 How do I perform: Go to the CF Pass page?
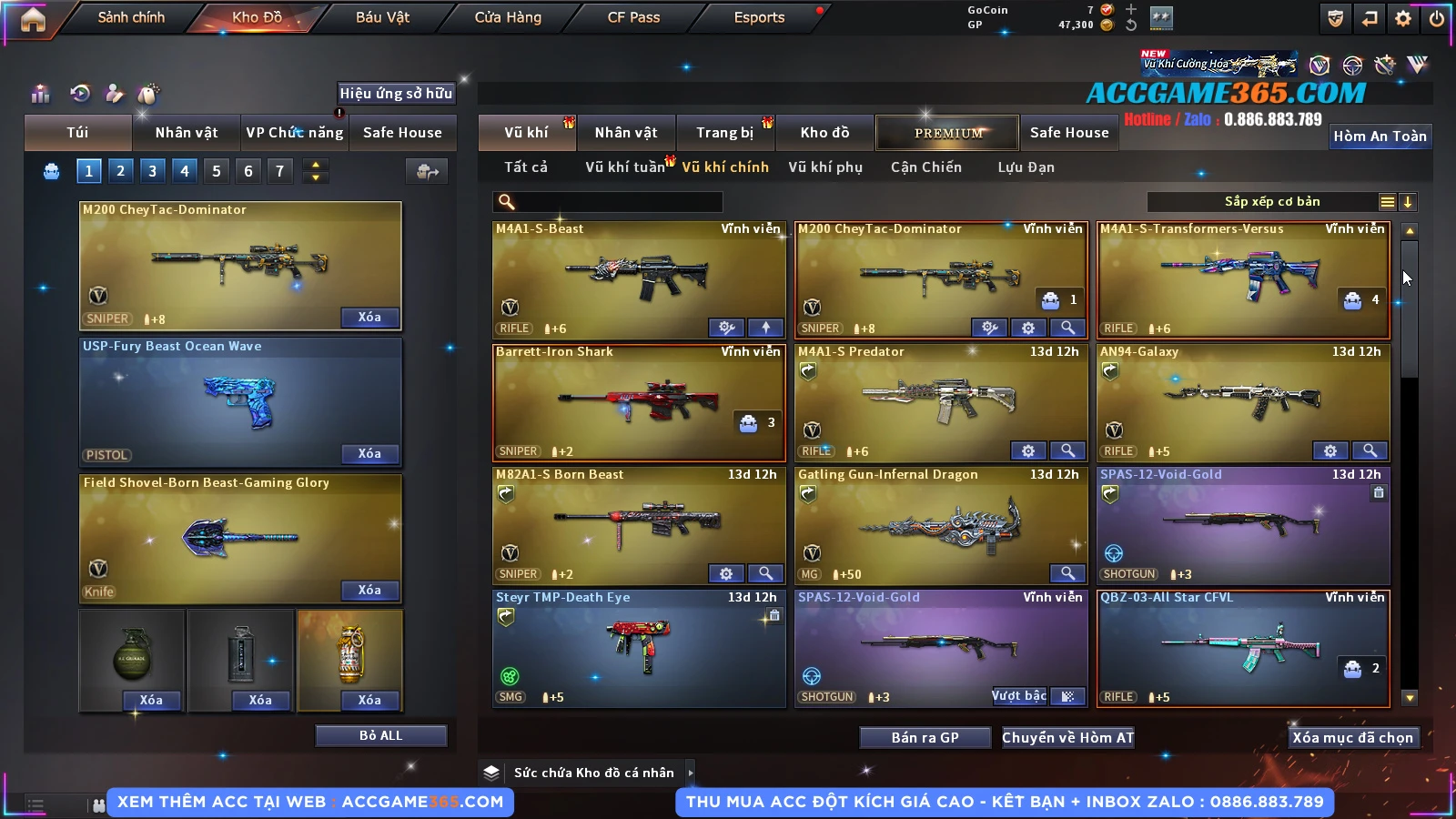633,18
